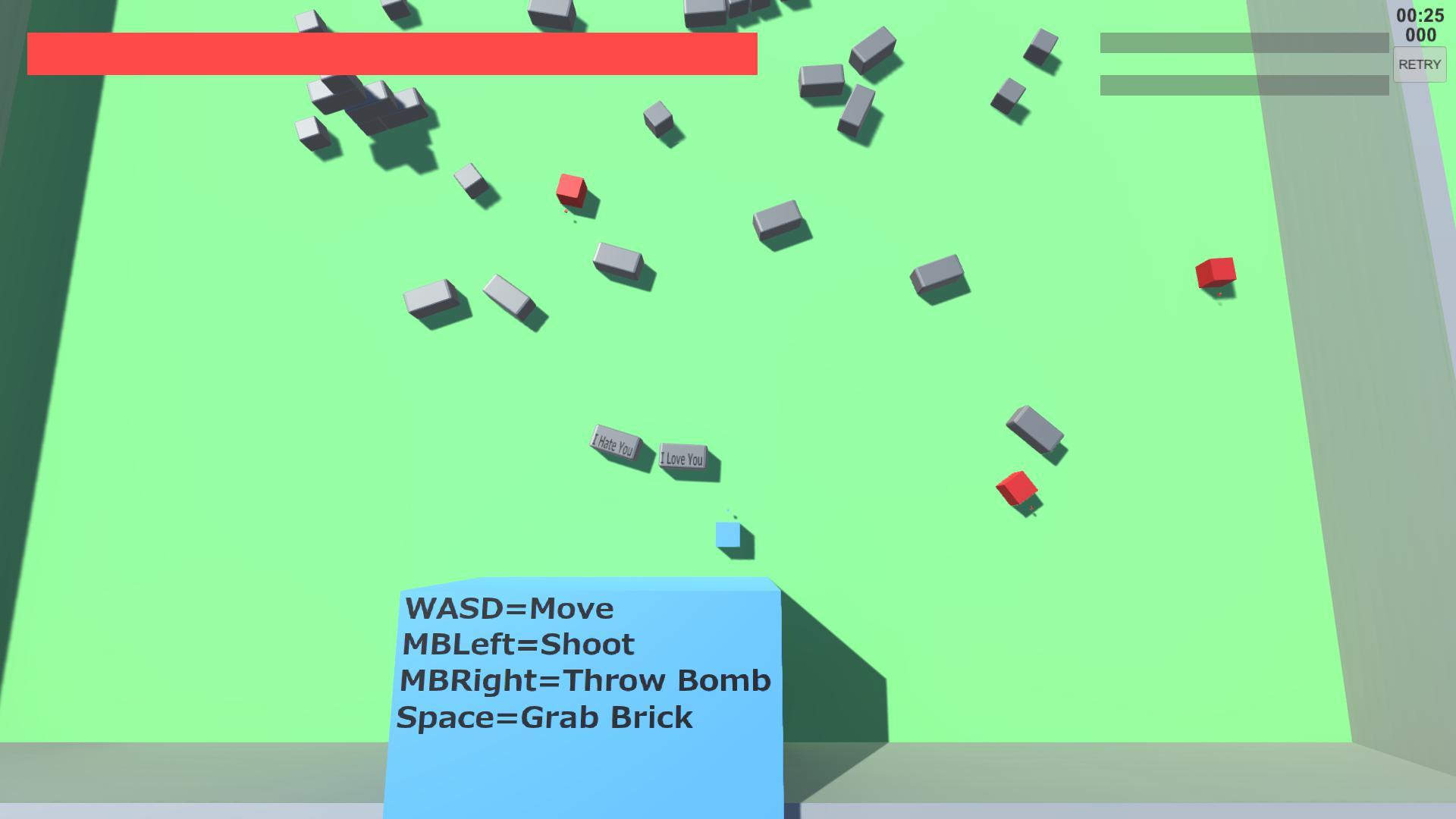Click the 'Space=Grab Brick' instruction text

(x=545, y=718)
